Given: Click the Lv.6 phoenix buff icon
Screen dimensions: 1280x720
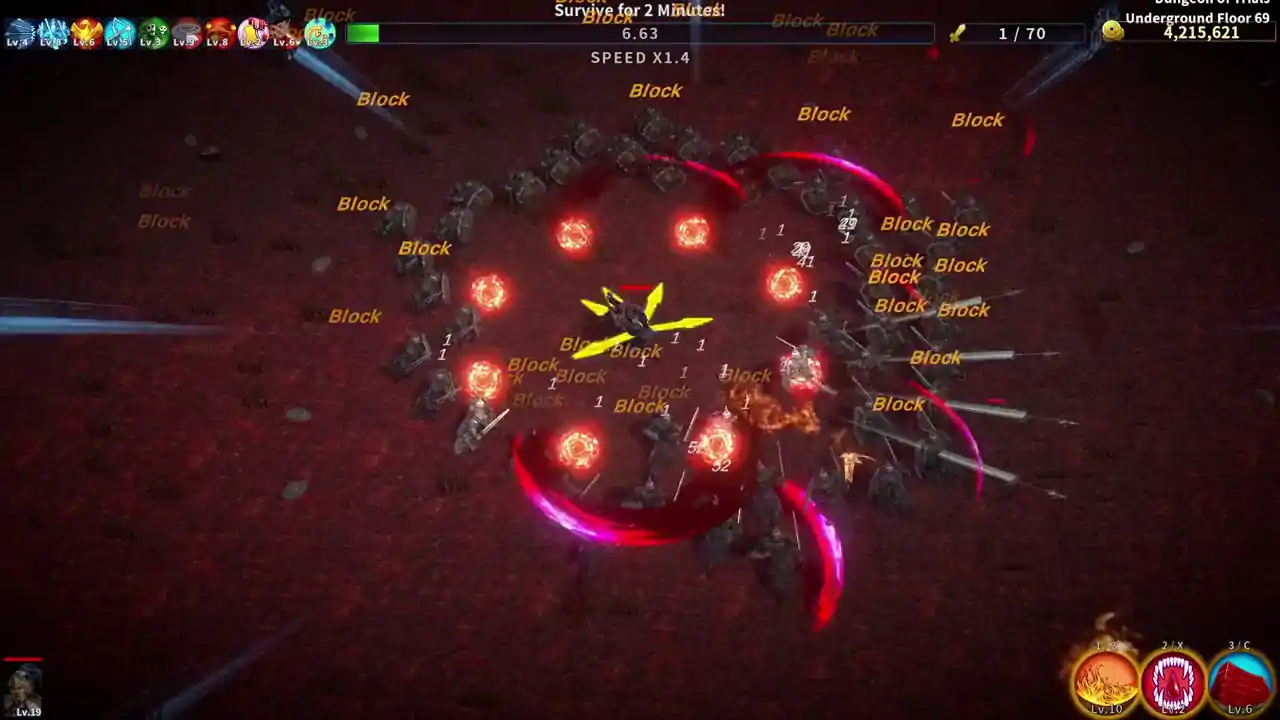Looking at the screenshot, I should point(84,33).
